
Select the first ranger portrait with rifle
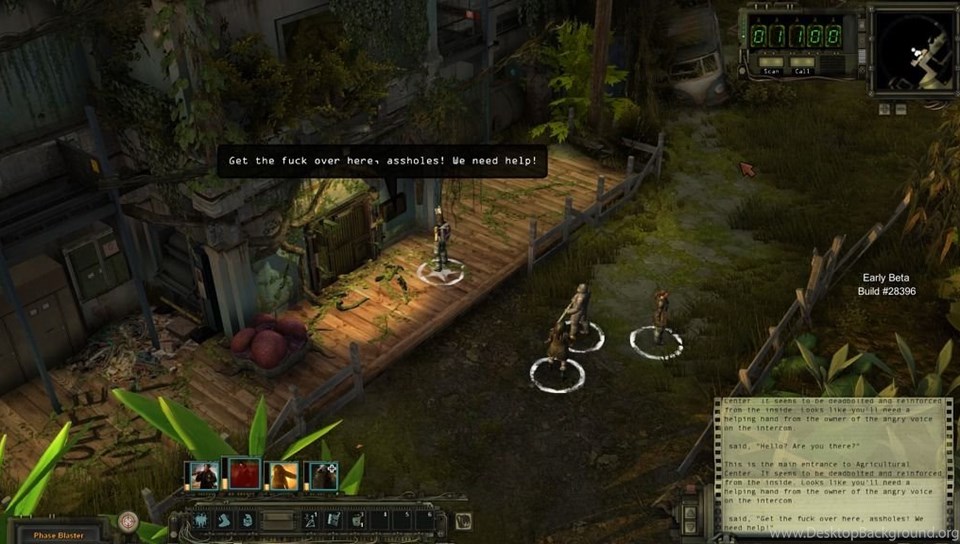tap(206, 475)
